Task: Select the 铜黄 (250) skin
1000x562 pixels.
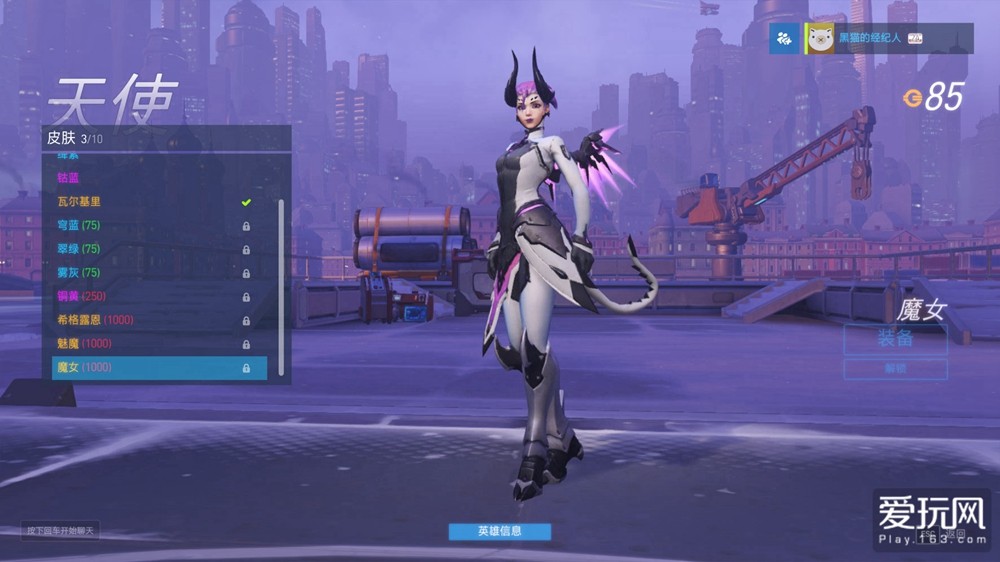Action: [150, 296]
